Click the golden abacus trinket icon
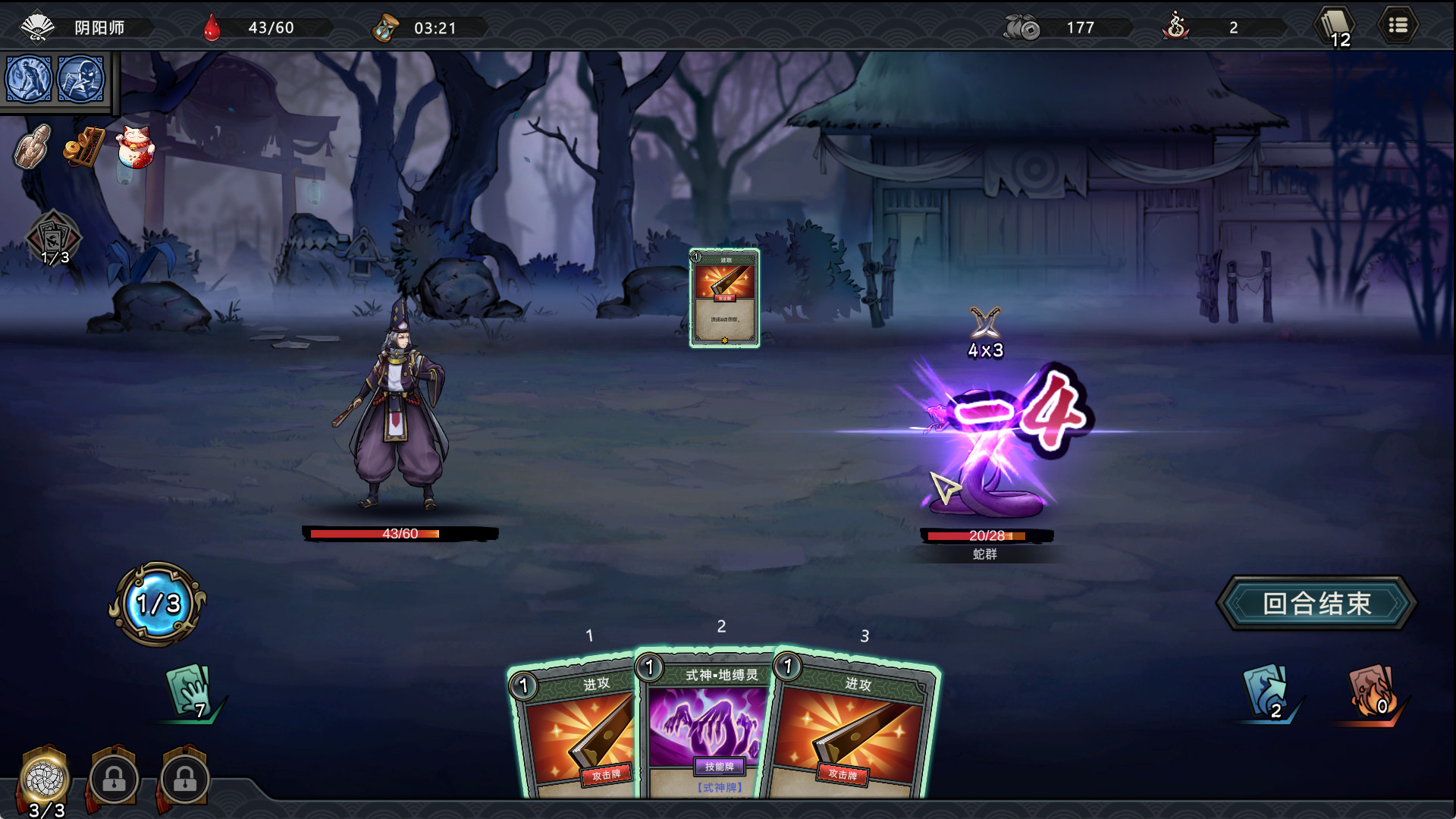This screenshot has width=1456, height=819. point(83,147)
